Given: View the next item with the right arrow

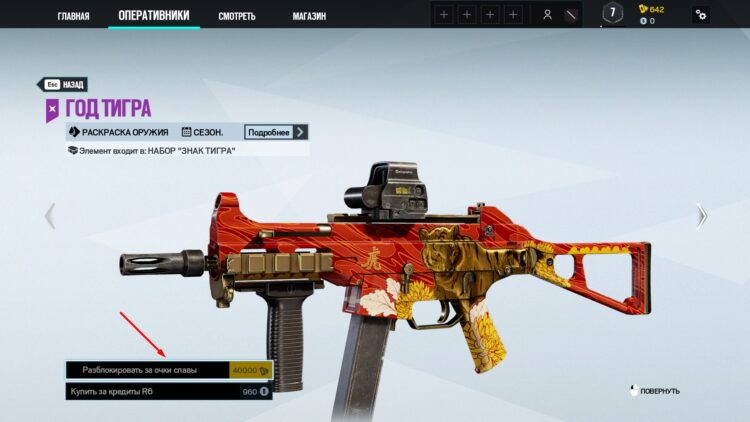Looking at the screenshot, I should 702,215.
